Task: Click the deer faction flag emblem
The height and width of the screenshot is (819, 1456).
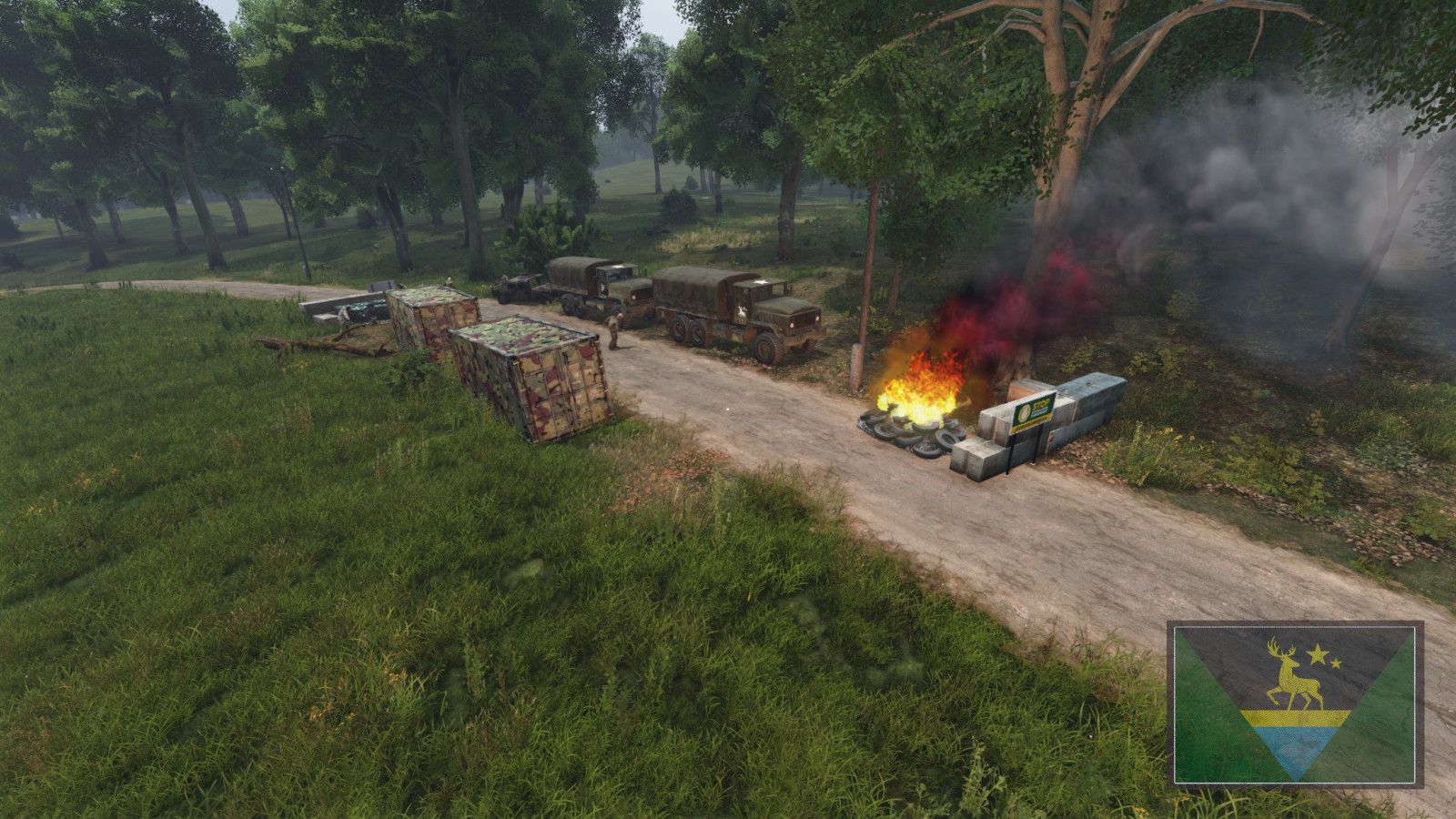Action: coord(1295,704)
